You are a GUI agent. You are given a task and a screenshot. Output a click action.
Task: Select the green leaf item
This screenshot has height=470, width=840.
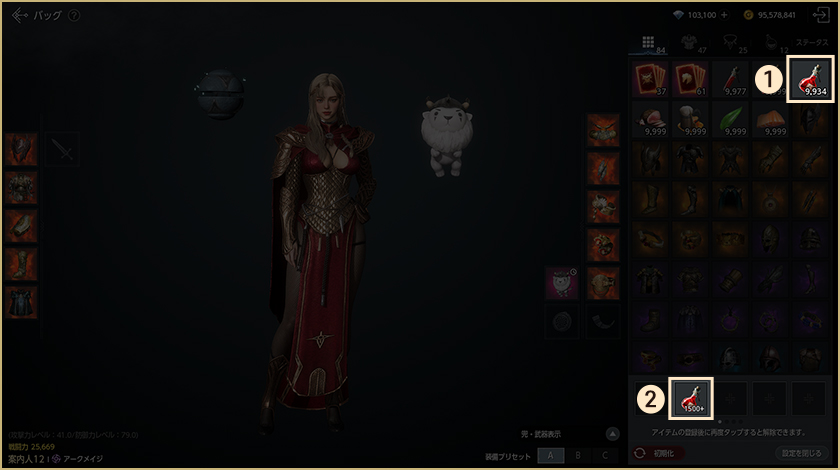pos(730,118)
